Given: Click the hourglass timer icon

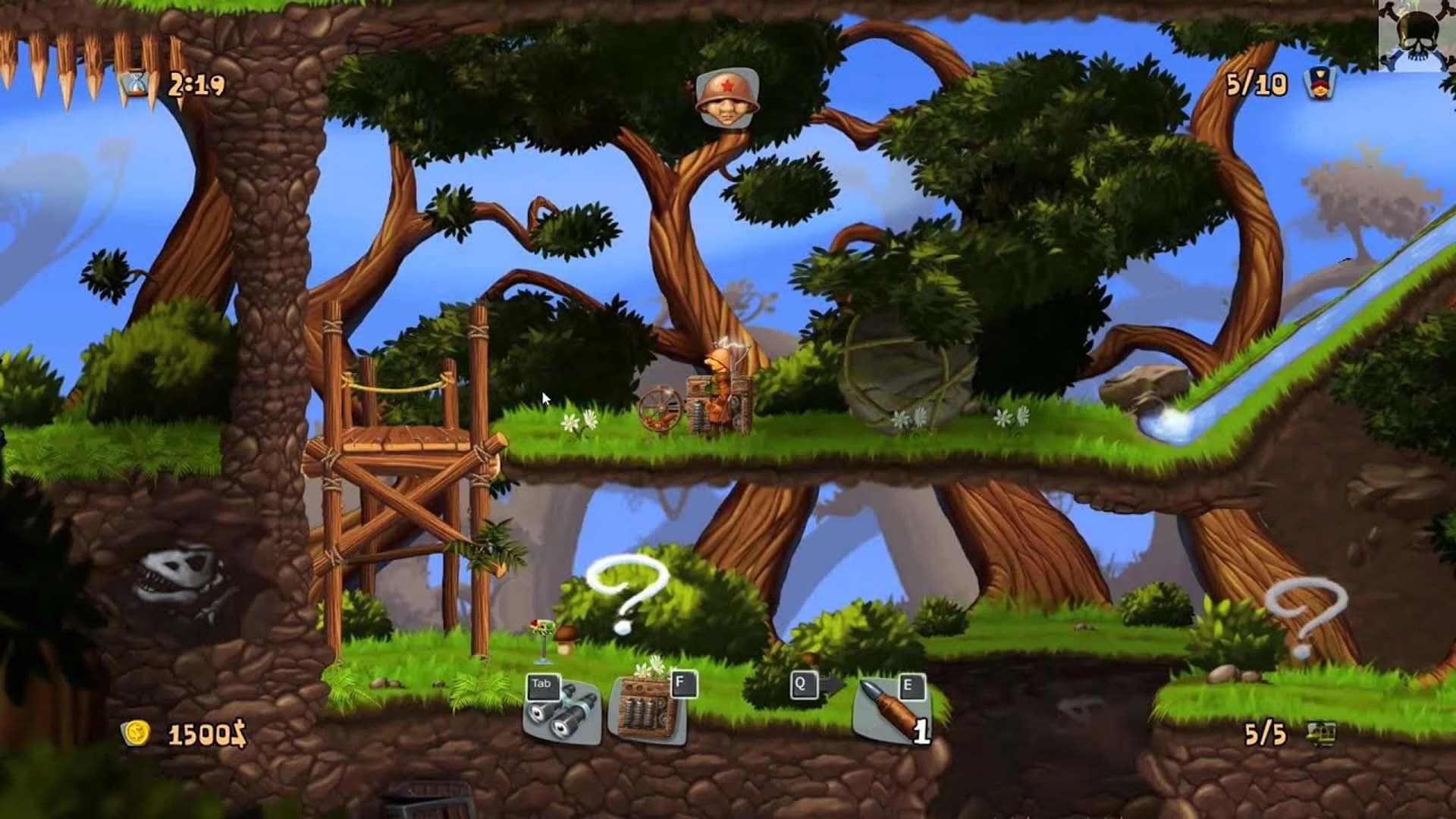Looking at the screenshot, I should [135, 83].
